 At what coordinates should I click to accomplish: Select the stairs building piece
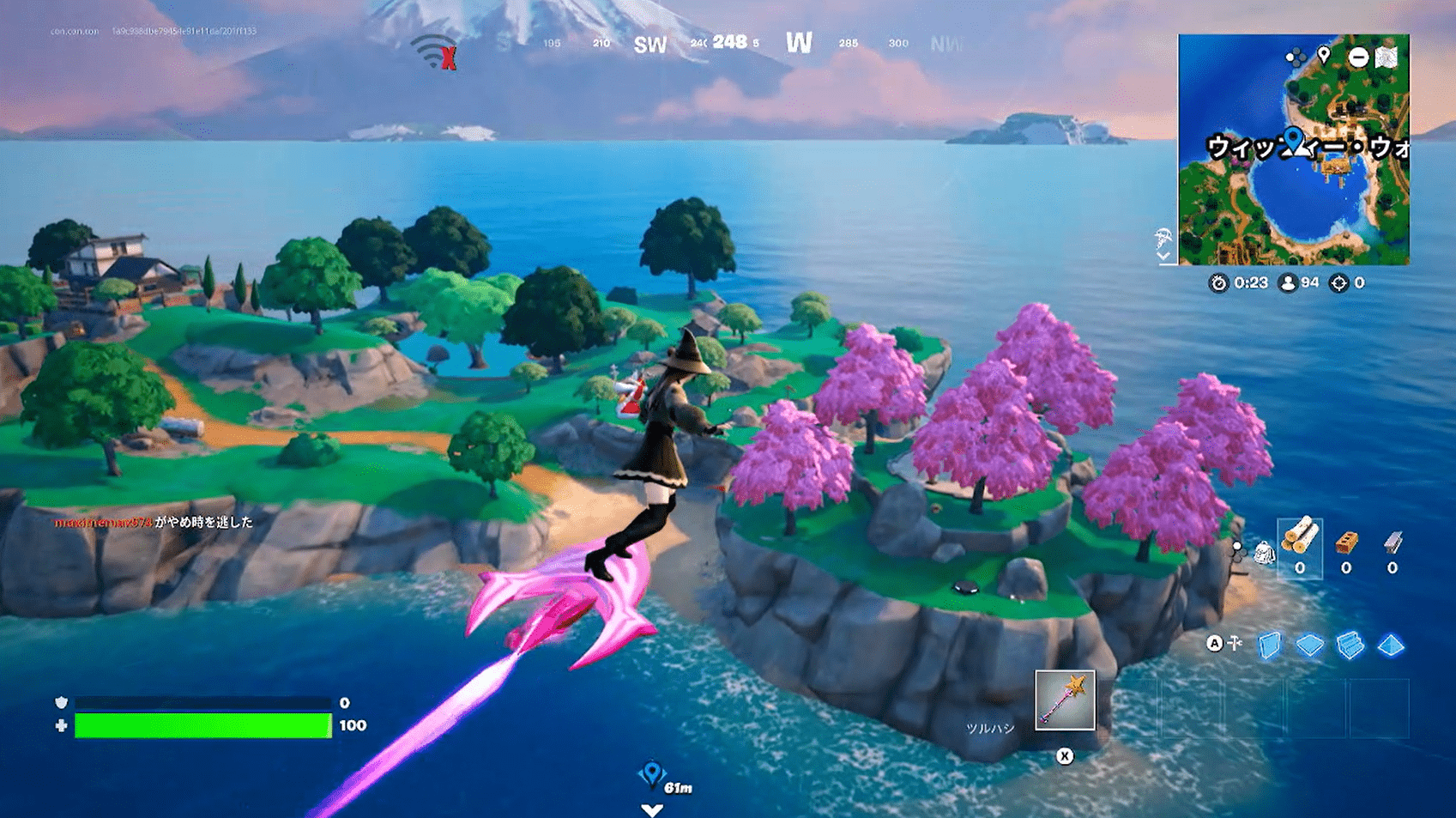pyautogui.click(x=1350, y=645)
